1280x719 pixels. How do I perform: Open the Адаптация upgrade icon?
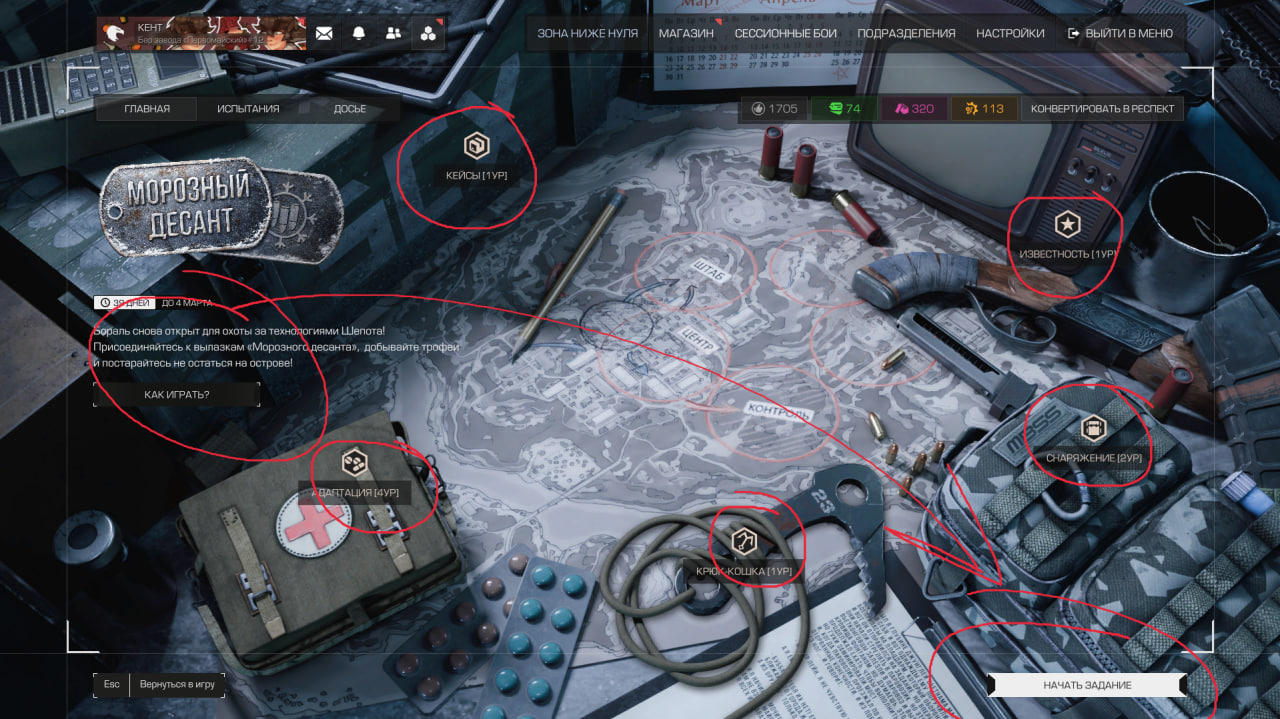353,463
